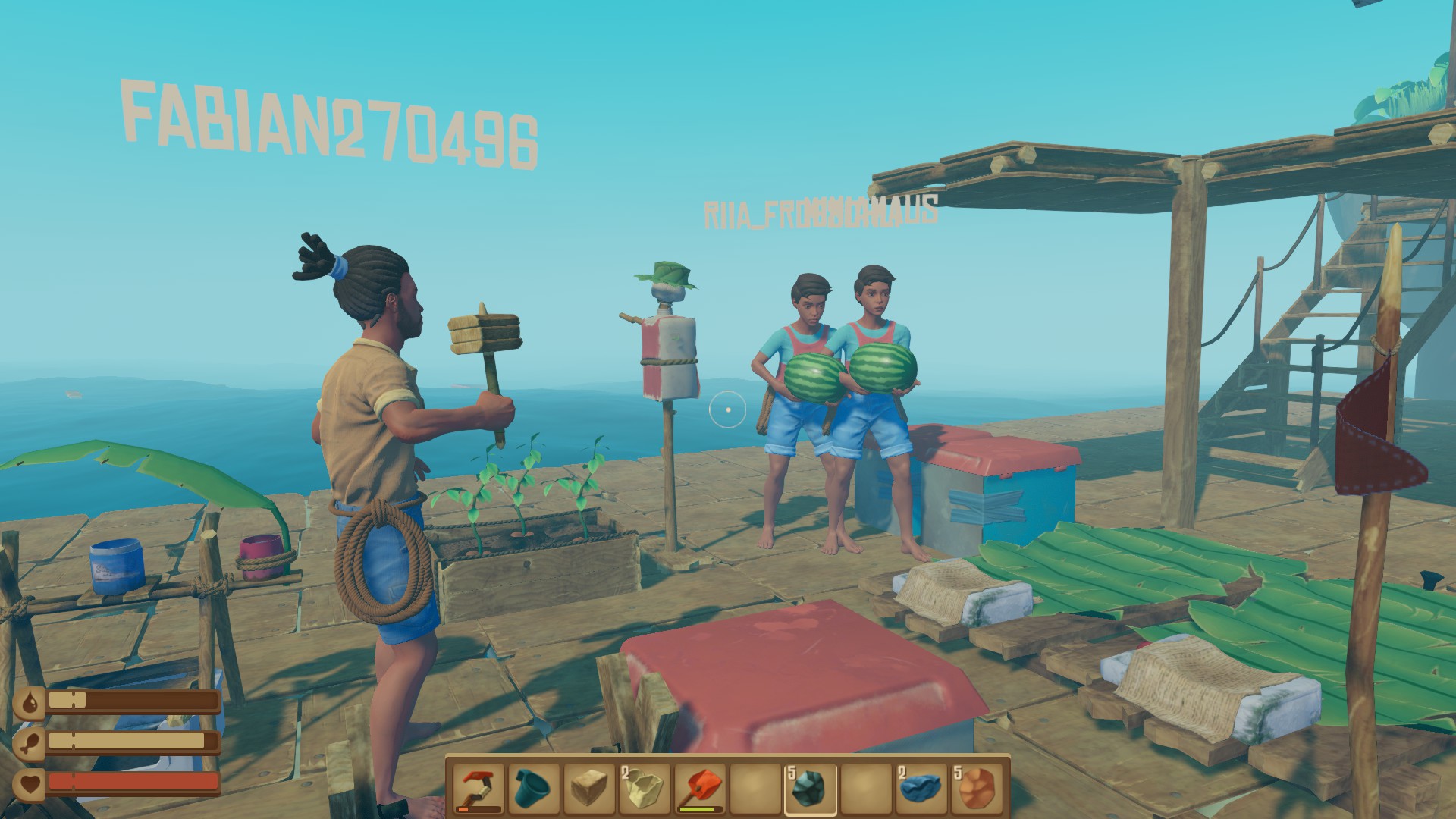The image size is (1456, 819).
Task: Choose the orange copper ore stack
Action: pyautogui.click(x=976, y=789)
